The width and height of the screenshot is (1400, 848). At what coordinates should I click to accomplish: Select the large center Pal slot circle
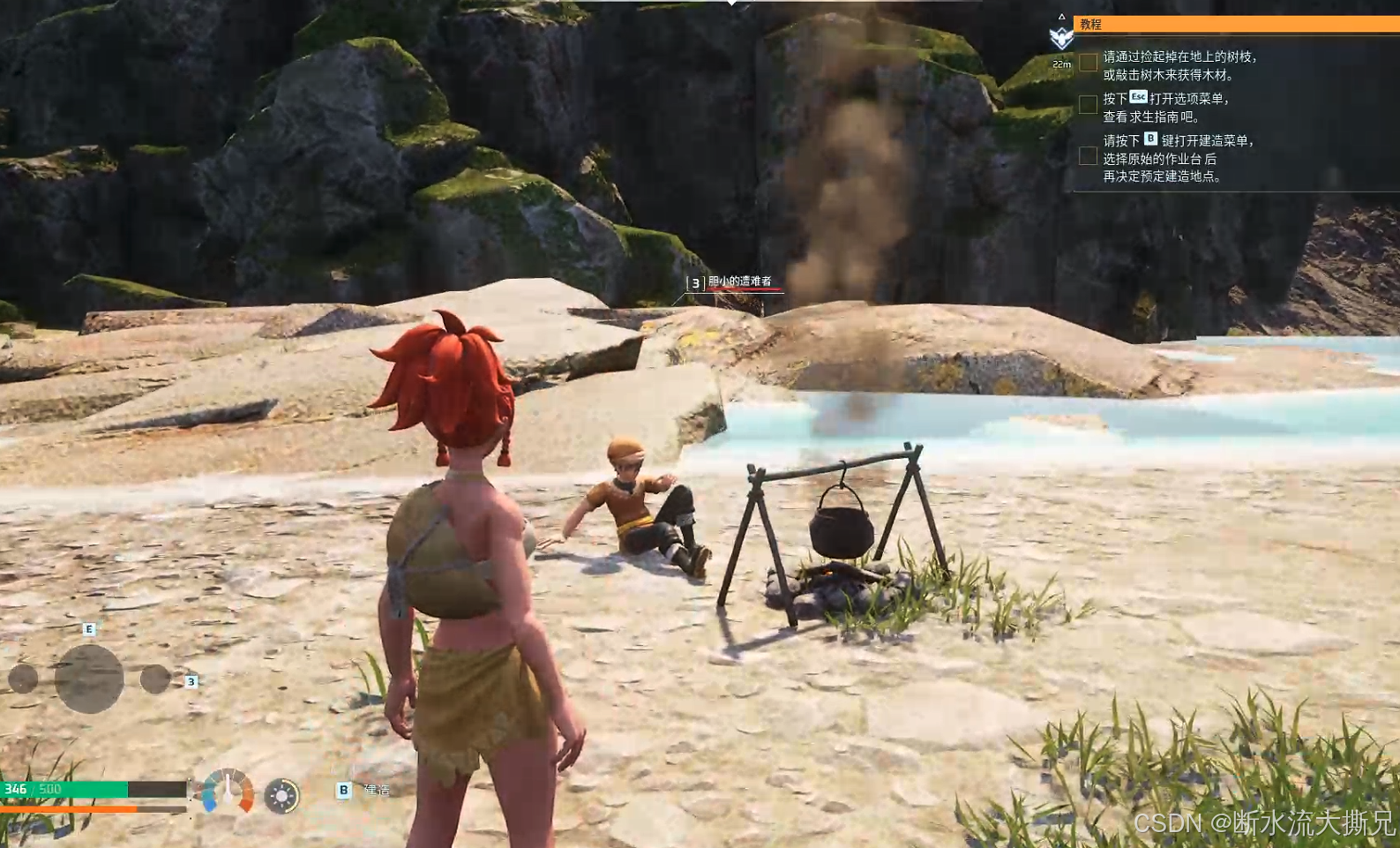[x=89, y=678]
